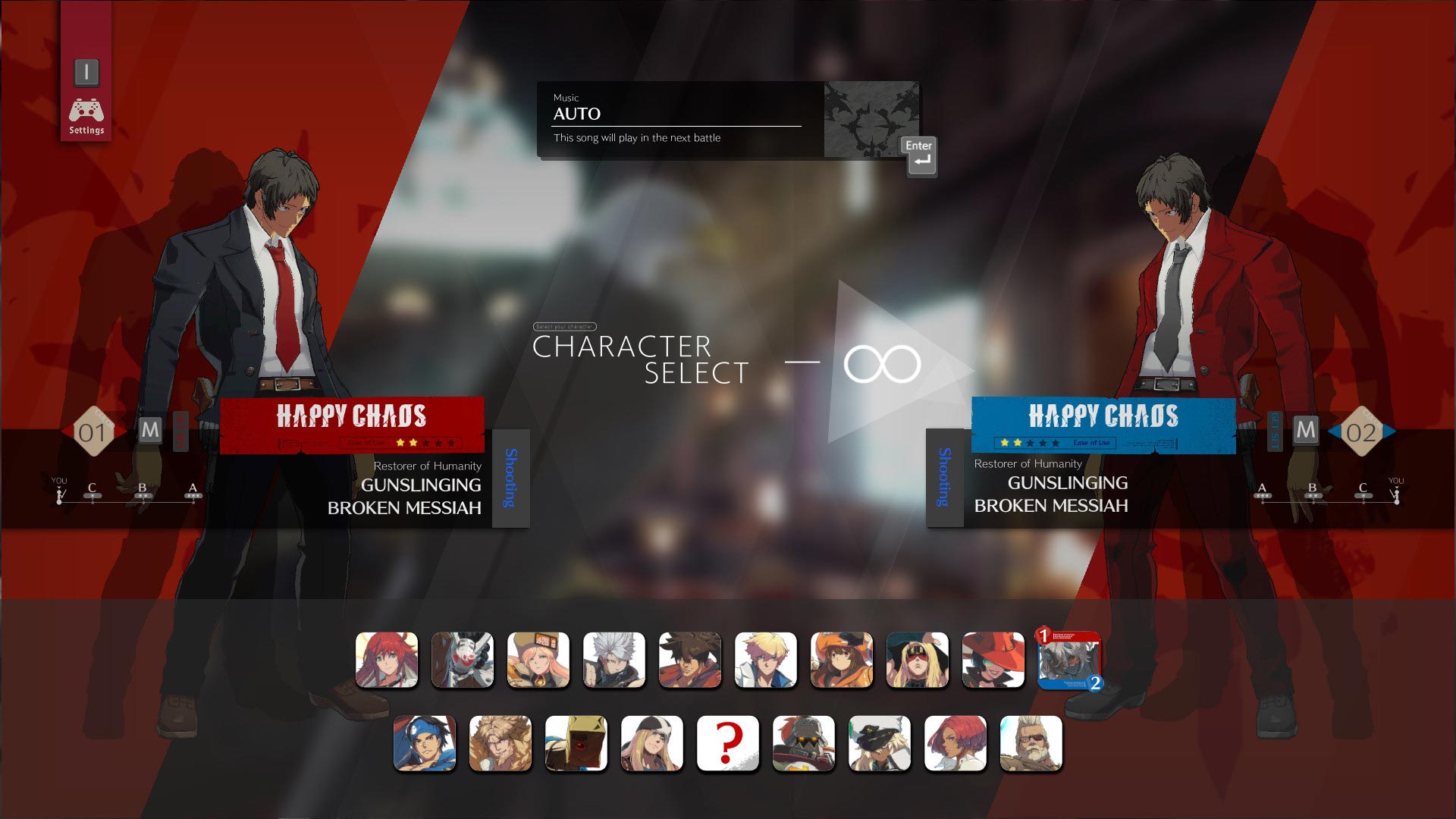Viewport: 1456px width, 819px height.
Task: Click Player 1's Shooting type tab
Action: tap(510, 478)
